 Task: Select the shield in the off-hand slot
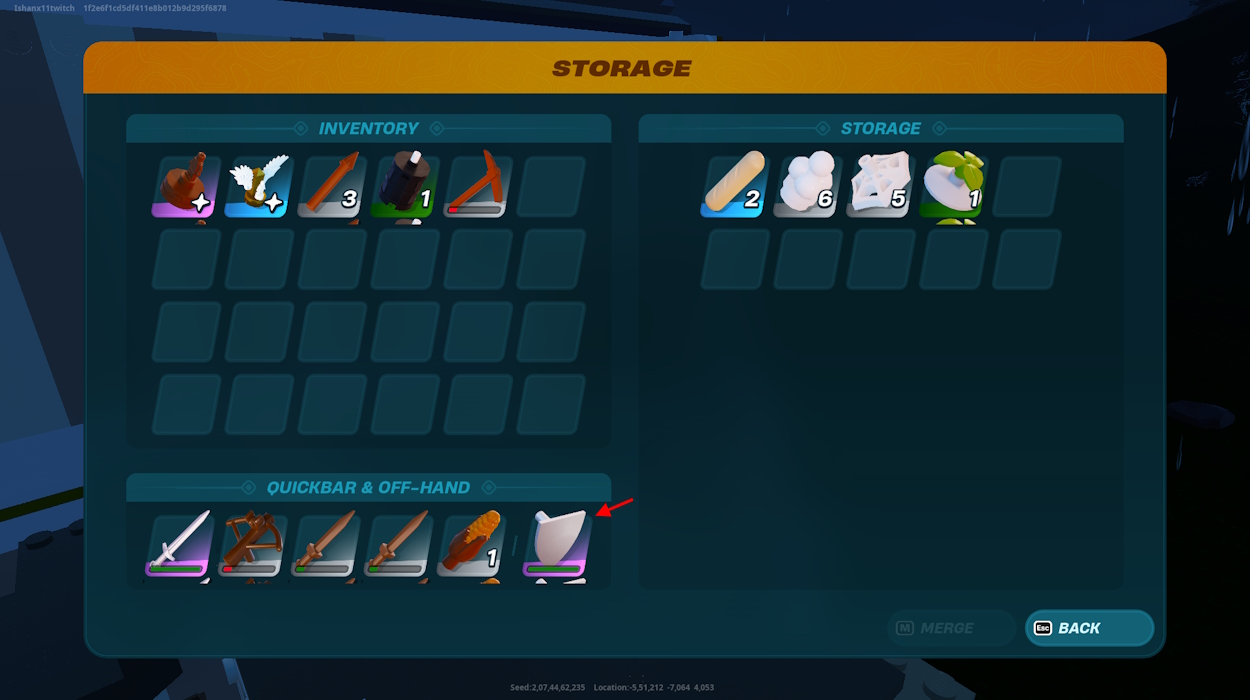(558, 546)
